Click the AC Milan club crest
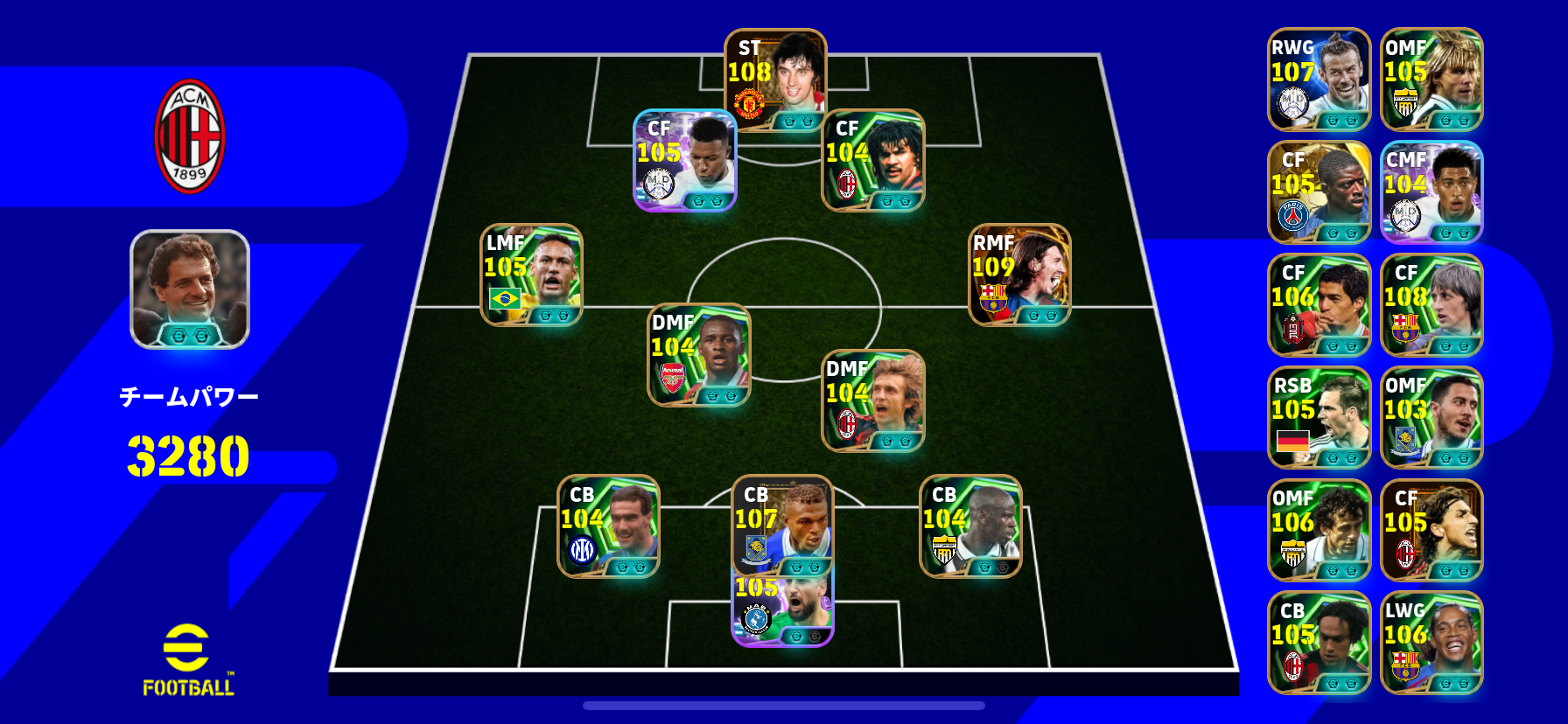This screenshot has height=724, width=1568. 190,136
